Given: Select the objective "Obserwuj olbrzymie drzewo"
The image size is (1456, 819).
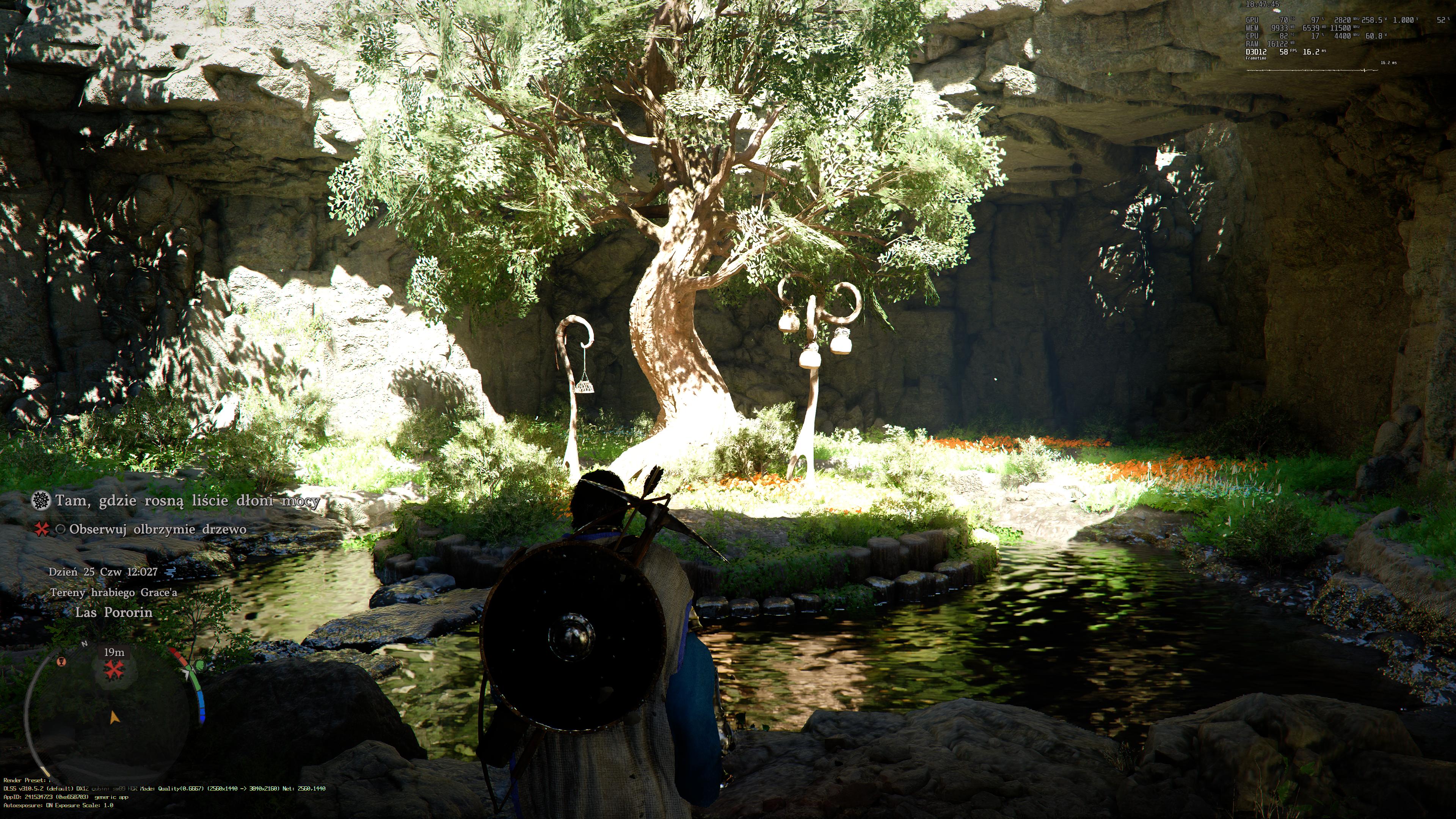Looking at the screenshot, I should pos(158,530).
